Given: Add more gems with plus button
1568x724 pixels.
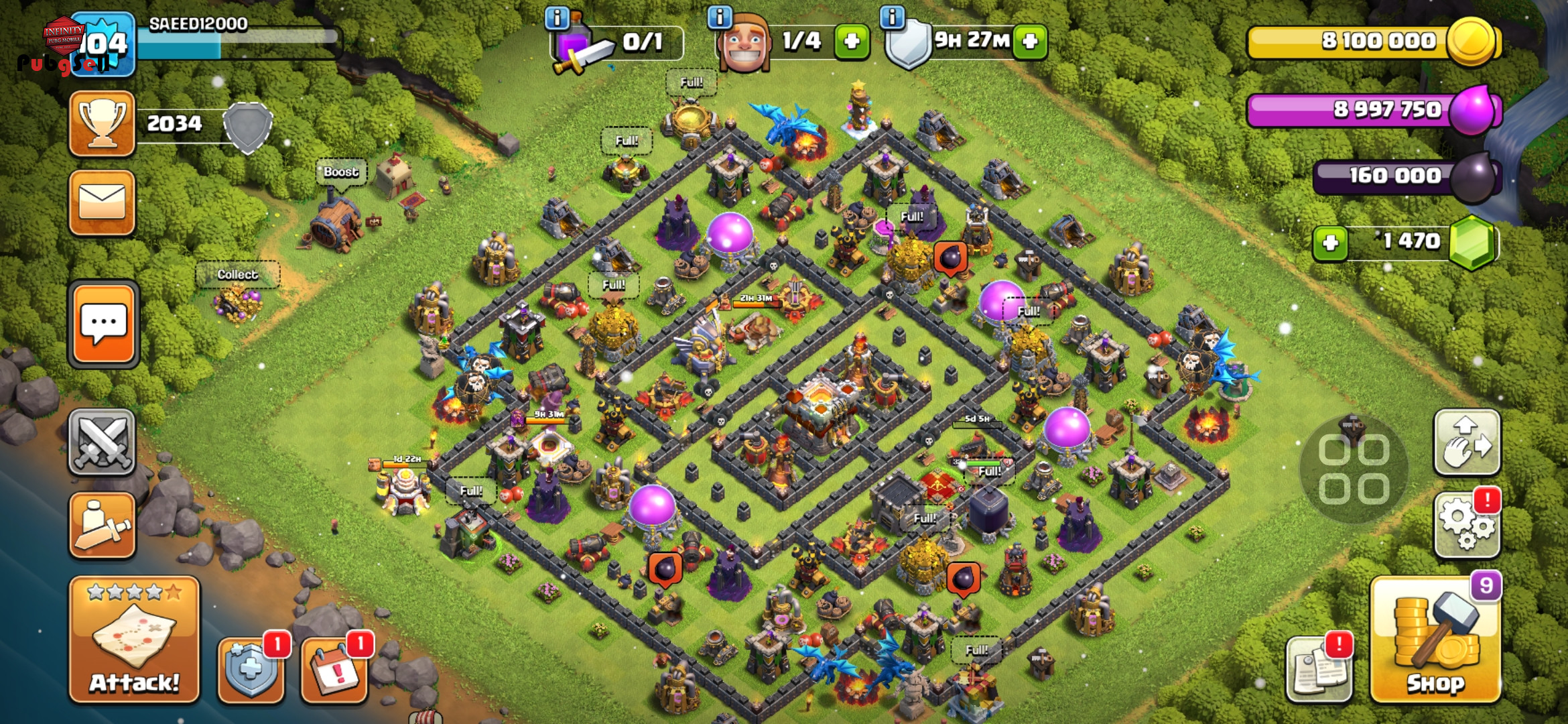Looking at the screenshot, I should (x=1330, y=243).
